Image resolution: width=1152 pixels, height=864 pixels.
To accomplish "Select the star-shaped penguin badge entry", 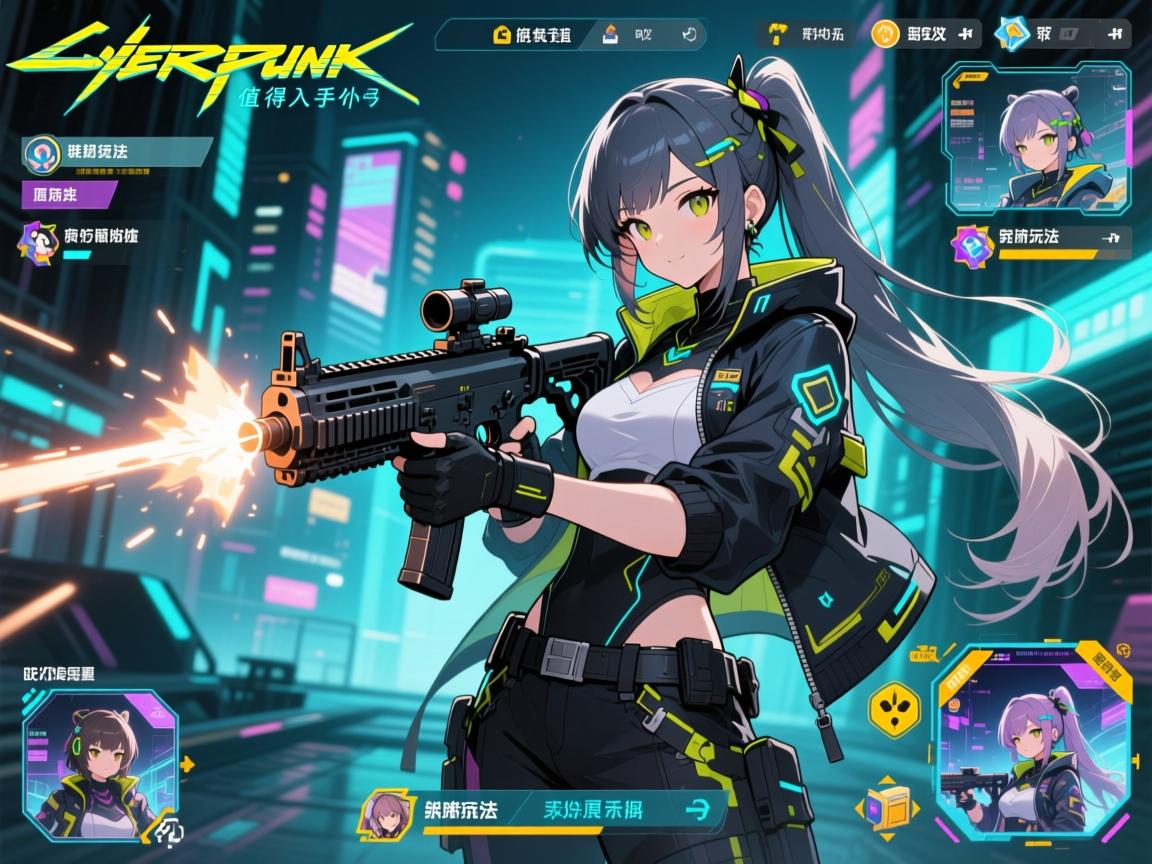I will coord(37,240).
